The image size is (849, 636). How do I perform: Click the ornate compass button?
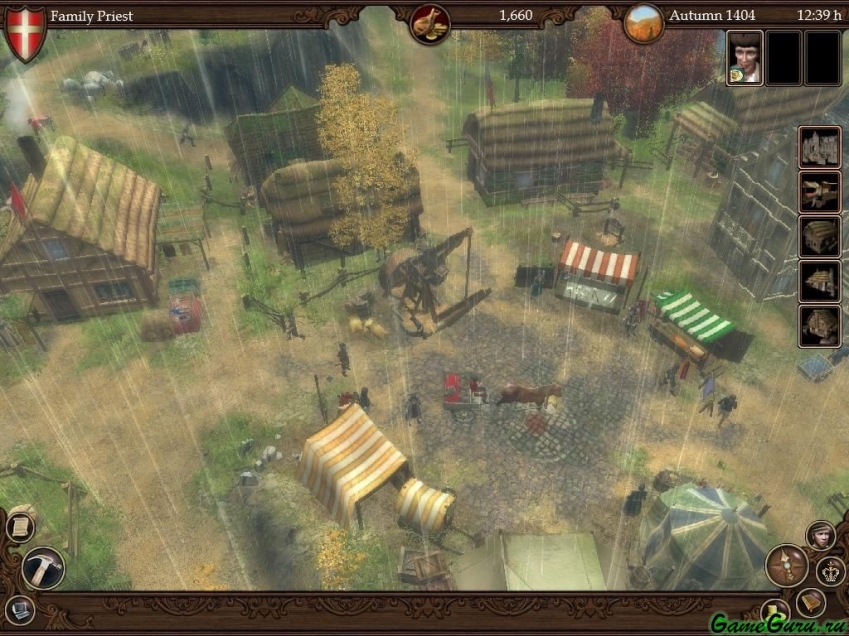pyautogui.click(x=786, y=565)
